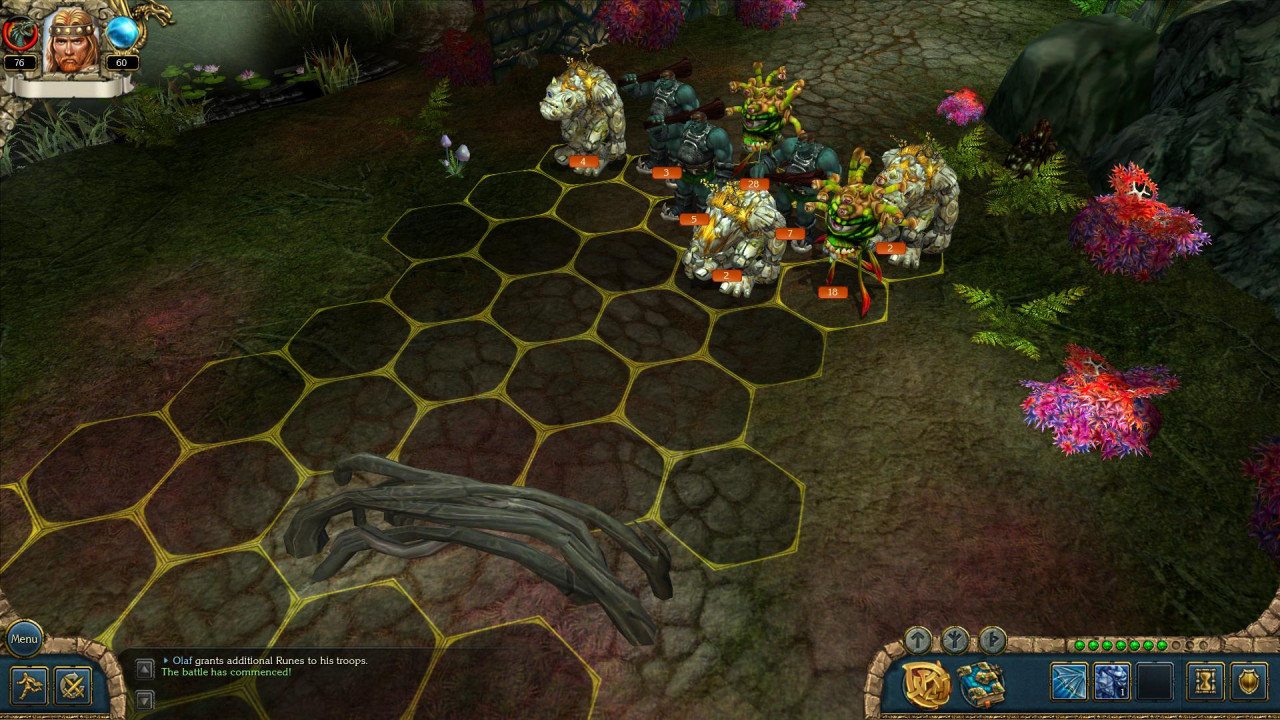Activate the golden knot medallion ability
The height and width of the screenshot is (720, 1280).
tap(926, 684)
